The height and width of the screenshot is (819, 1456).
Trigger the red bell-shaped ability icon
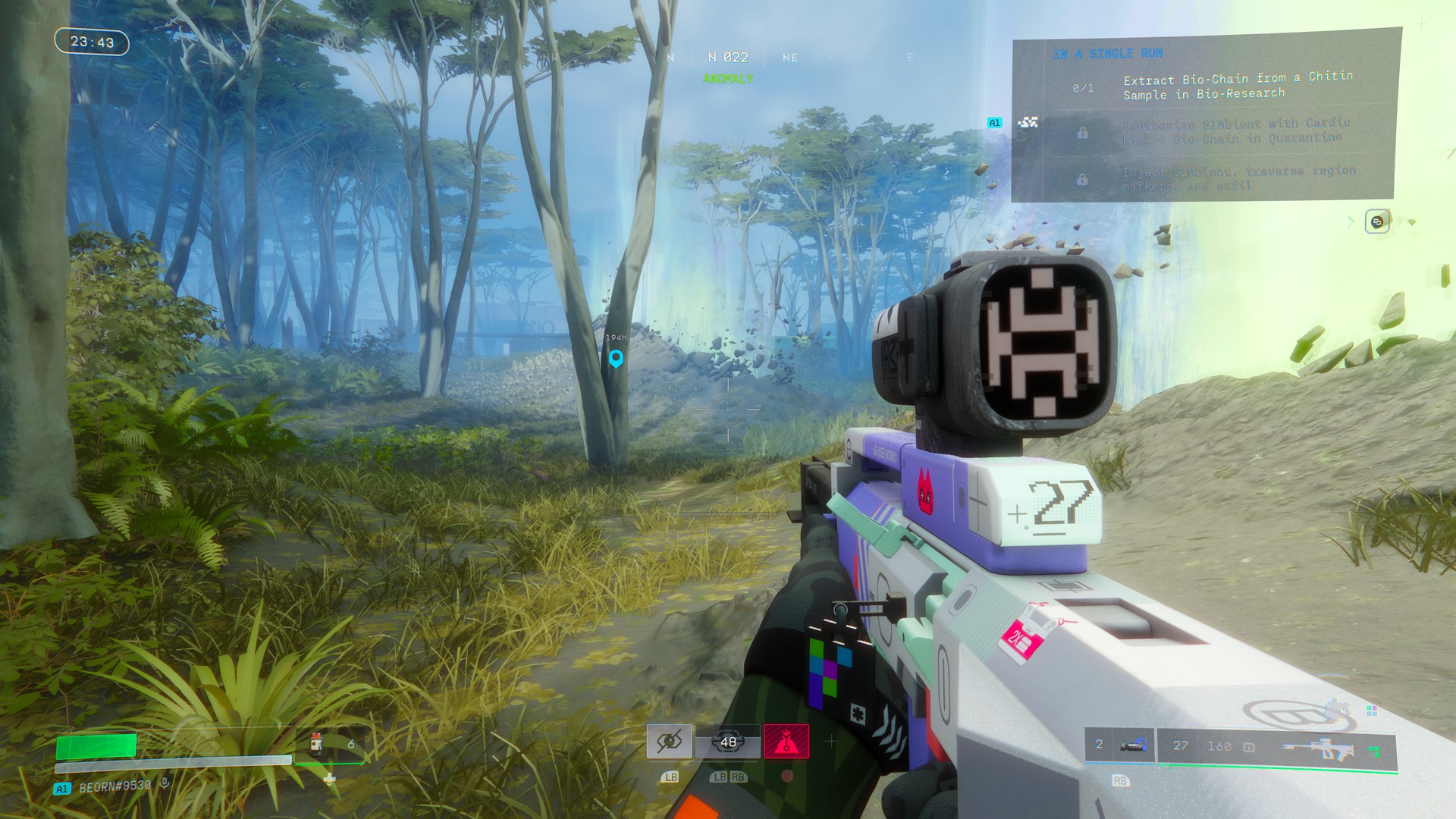(x=786, y=741)
